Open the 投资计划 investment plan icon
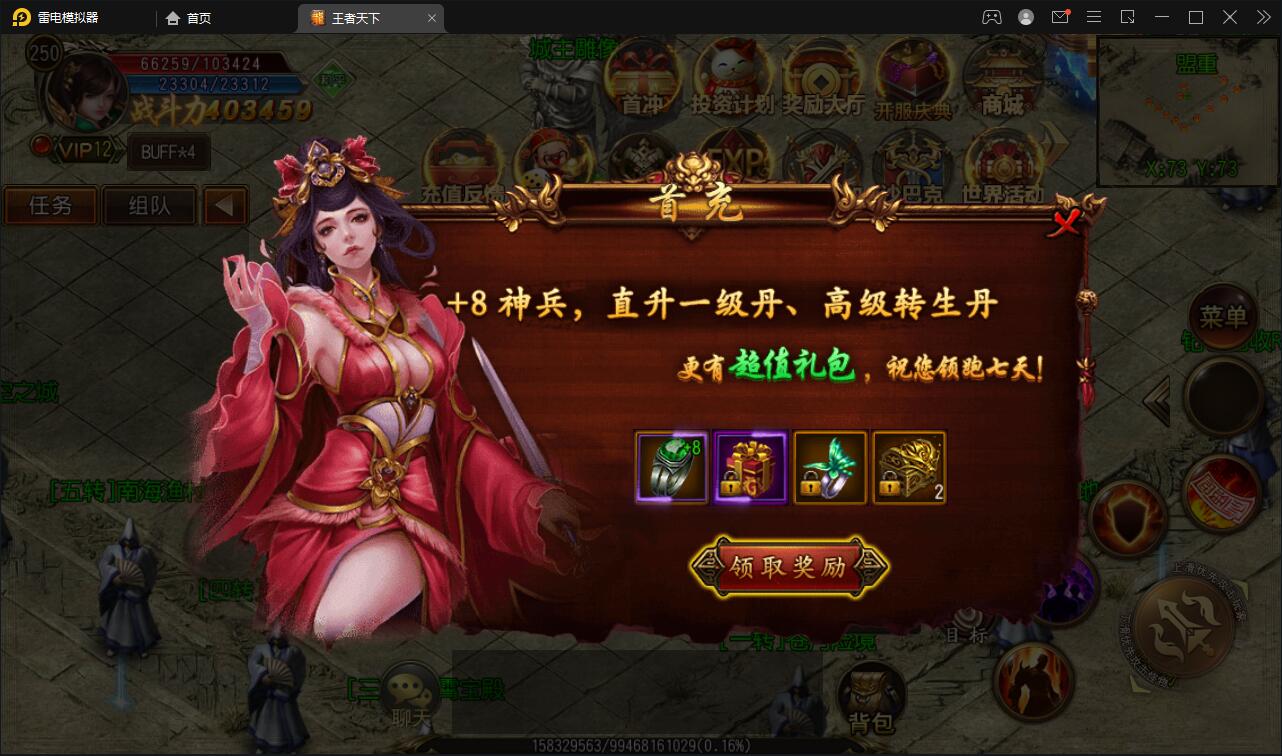1282x756 pixels. (x=728, y=70)
